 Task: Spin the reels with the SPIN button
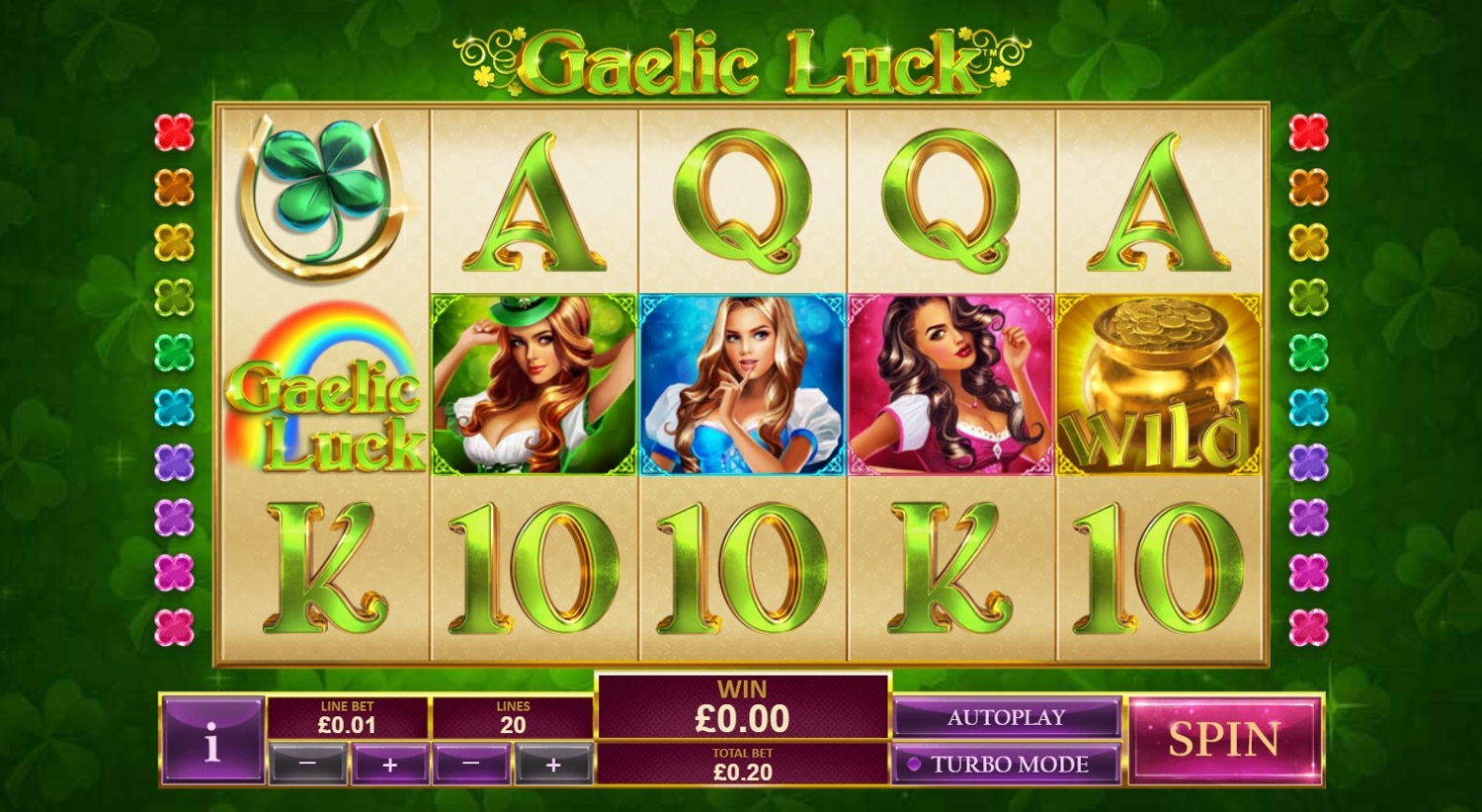(x=1224, y=740)
